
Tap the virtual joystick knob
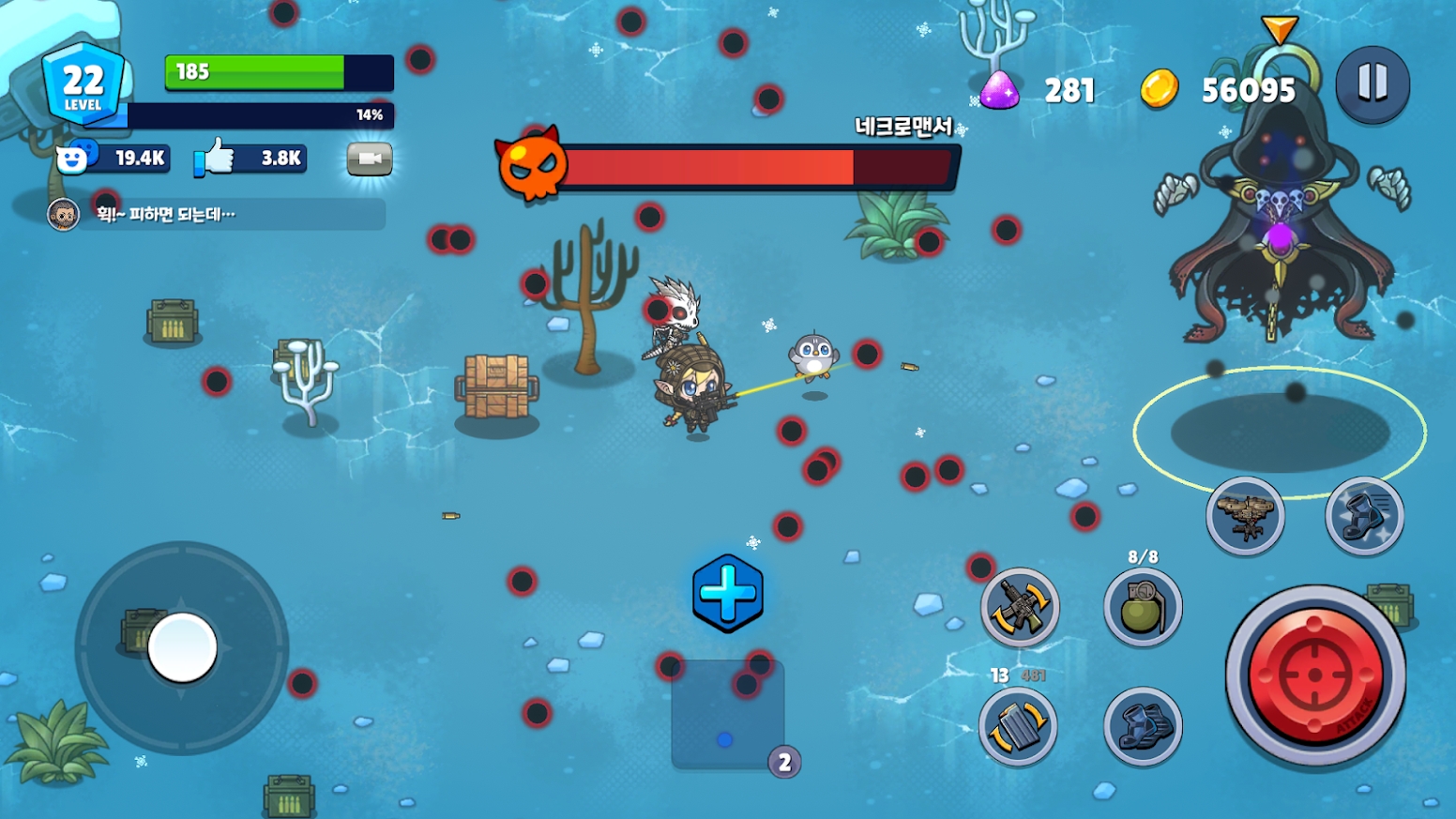[x=182, y=647]
